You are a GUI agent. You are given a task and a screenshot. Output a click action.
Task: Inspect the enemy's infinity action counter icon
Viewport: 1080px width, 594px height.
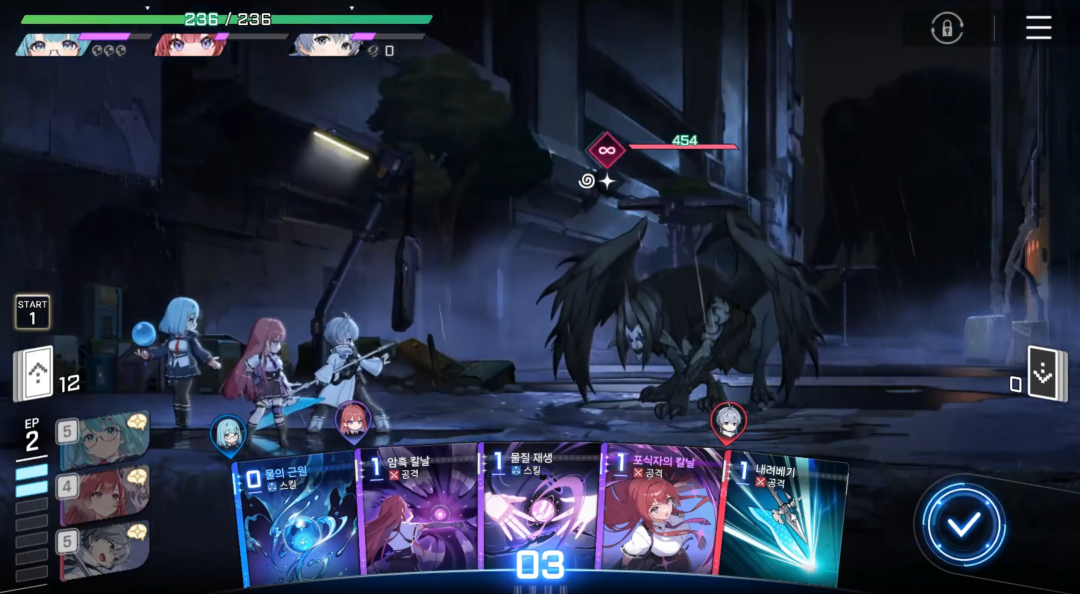[x=605, y=151]
